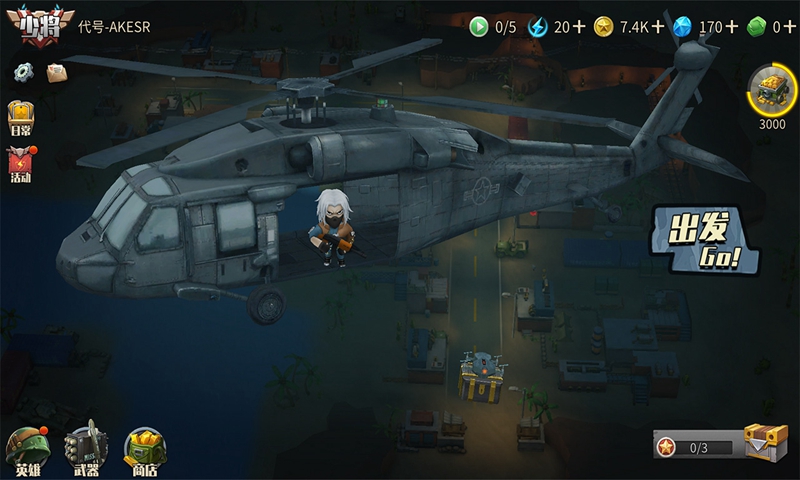The image size is (800, 480).
Task: Open the Heroes (英雄) menu
Action: click(x=25, y=450)
